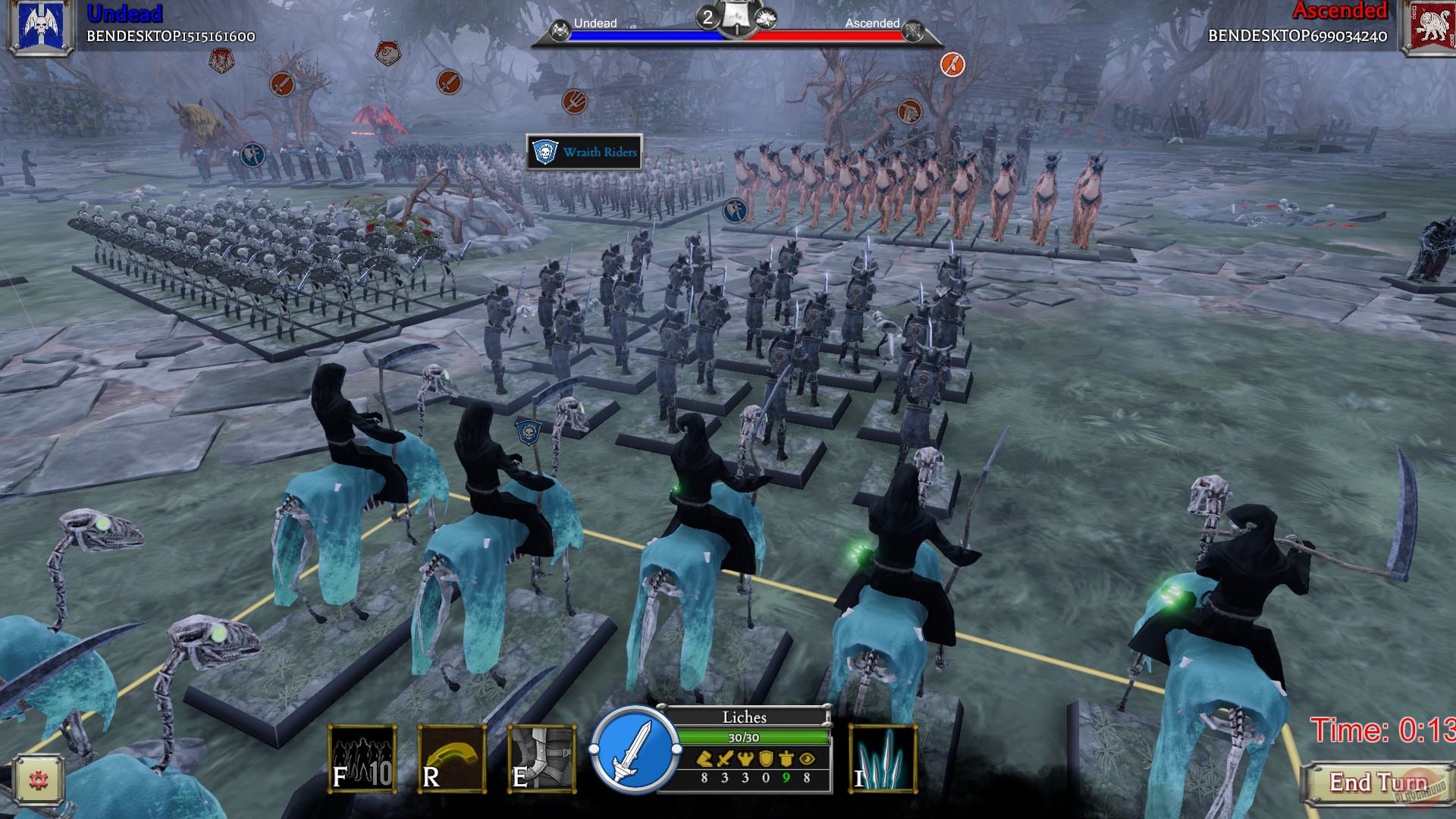Click the cloud weather icon beside the banner
This screenshot has width=1456, height=819.
click(766, 17)
